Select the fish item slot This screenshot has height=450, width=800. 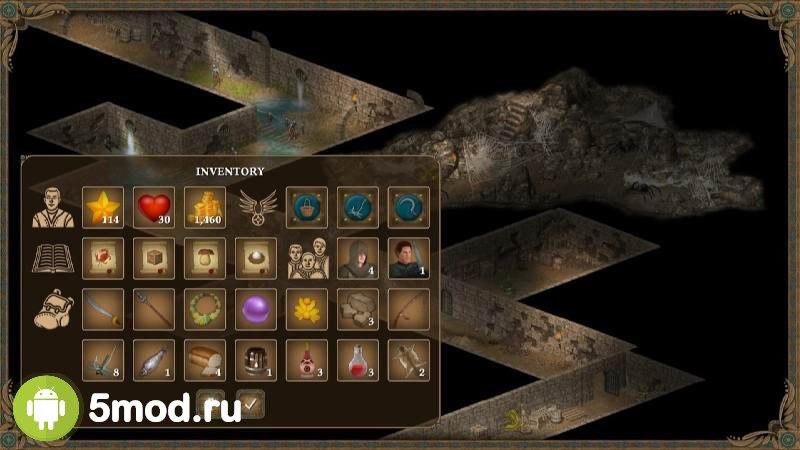pyautogui.click(x=154, y=360)
